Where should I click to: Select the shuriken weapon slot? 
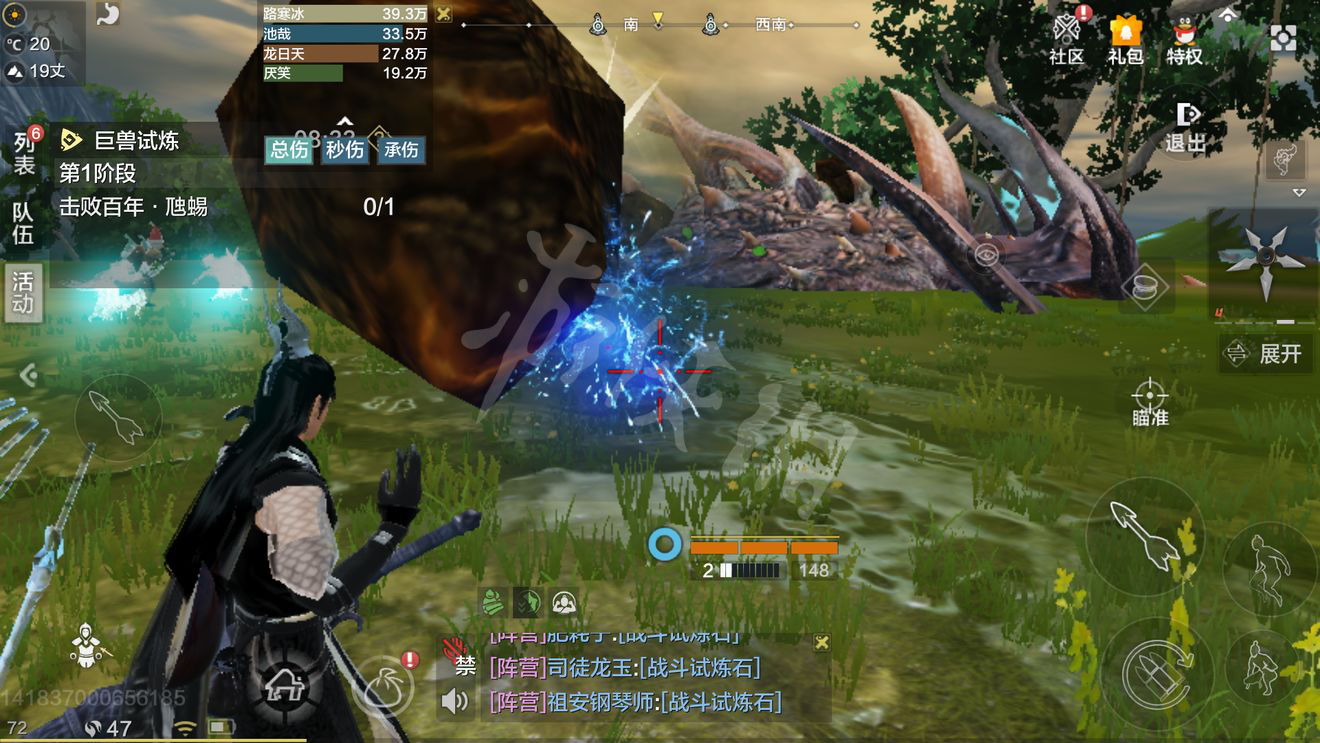click(x=1264, y=262)
